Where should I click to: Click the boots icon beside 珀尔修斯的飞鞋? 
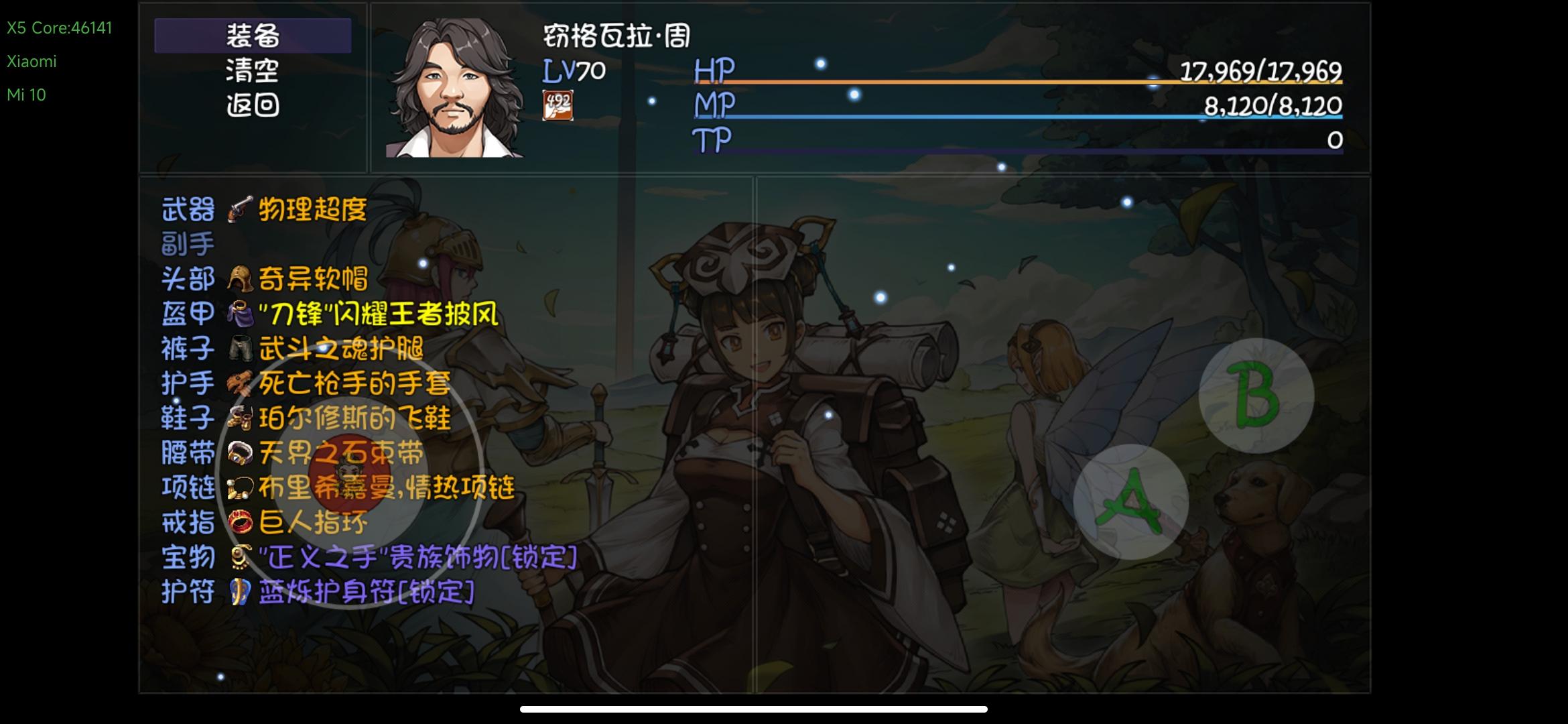click(x=240, y=417)
